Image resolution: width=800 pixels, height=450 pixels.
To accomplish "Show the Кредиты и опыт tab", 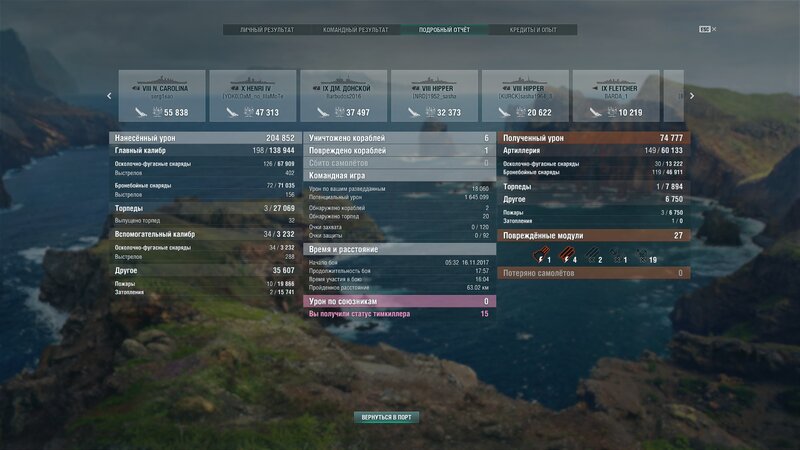I will point(535,30).
